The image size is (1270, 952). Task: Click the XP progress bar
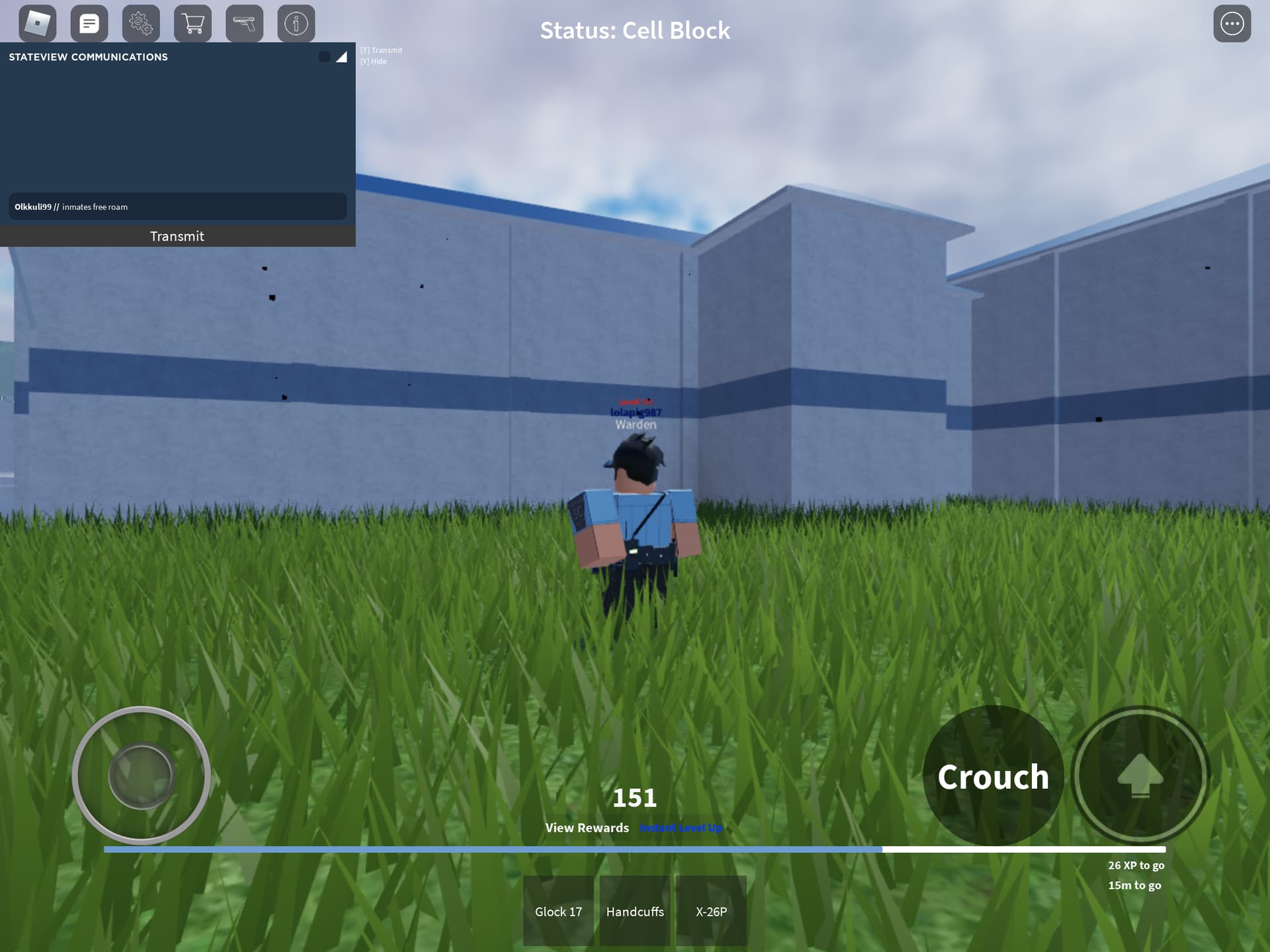point(635,848)
